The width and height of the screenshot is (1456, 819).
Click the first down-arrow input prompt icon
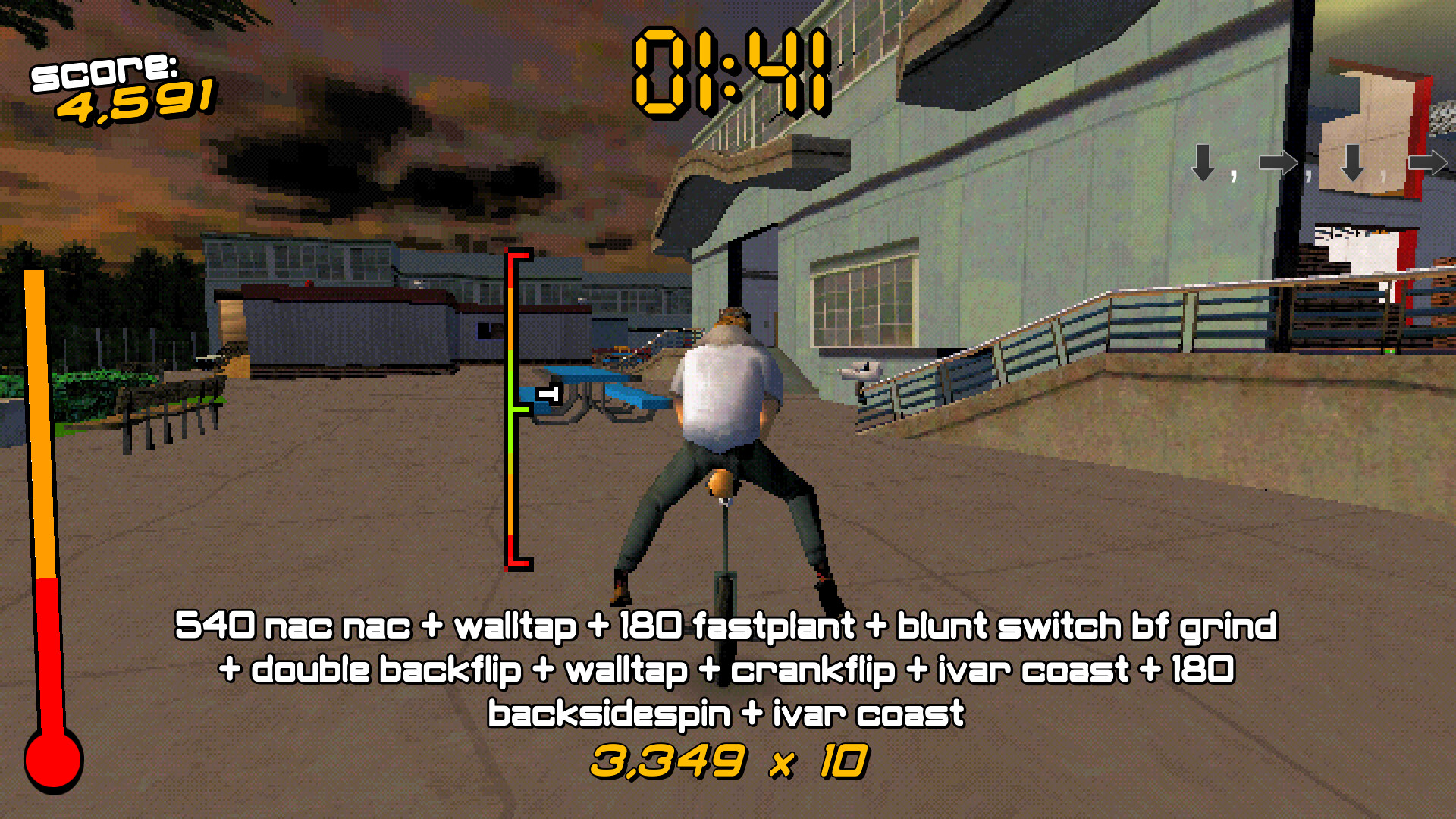point(1203,163)
